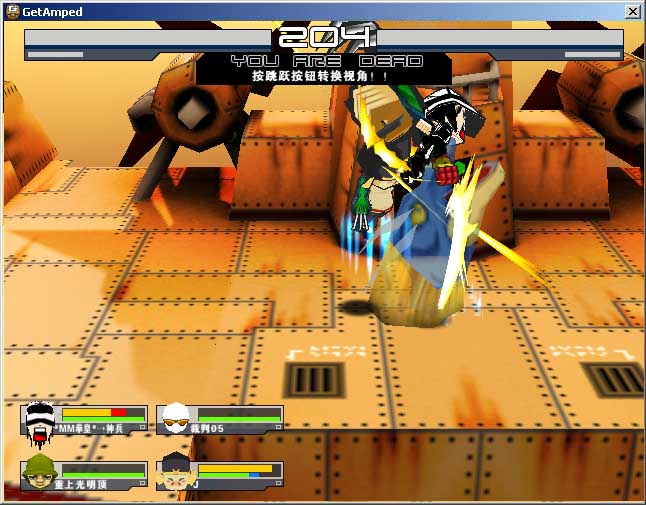Screen dimensions: 646x505
Task: Choose the player J status panel
Action: (220, 475)
